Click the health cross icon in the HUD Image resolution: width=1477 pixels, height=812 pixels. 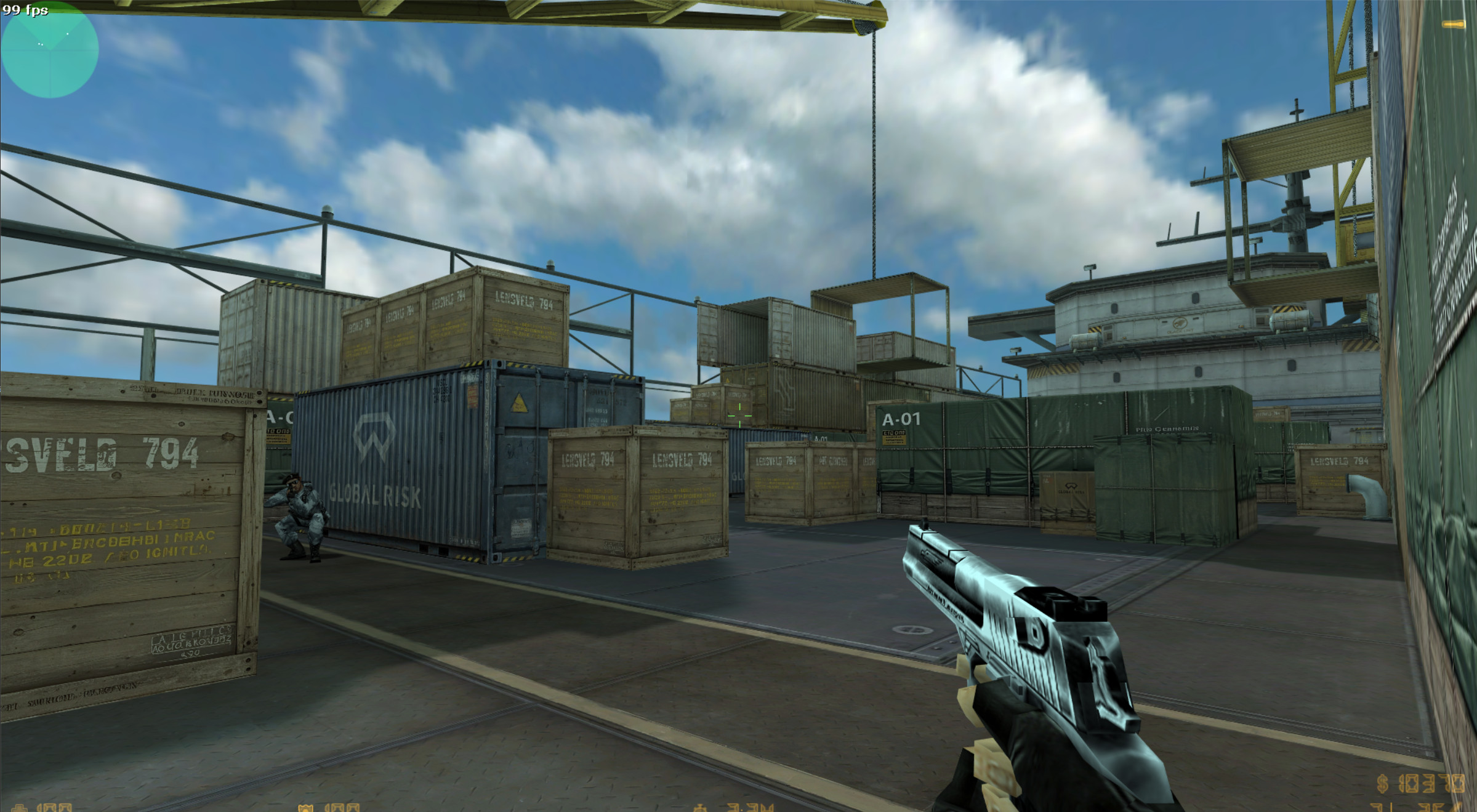tap(20, 808)
